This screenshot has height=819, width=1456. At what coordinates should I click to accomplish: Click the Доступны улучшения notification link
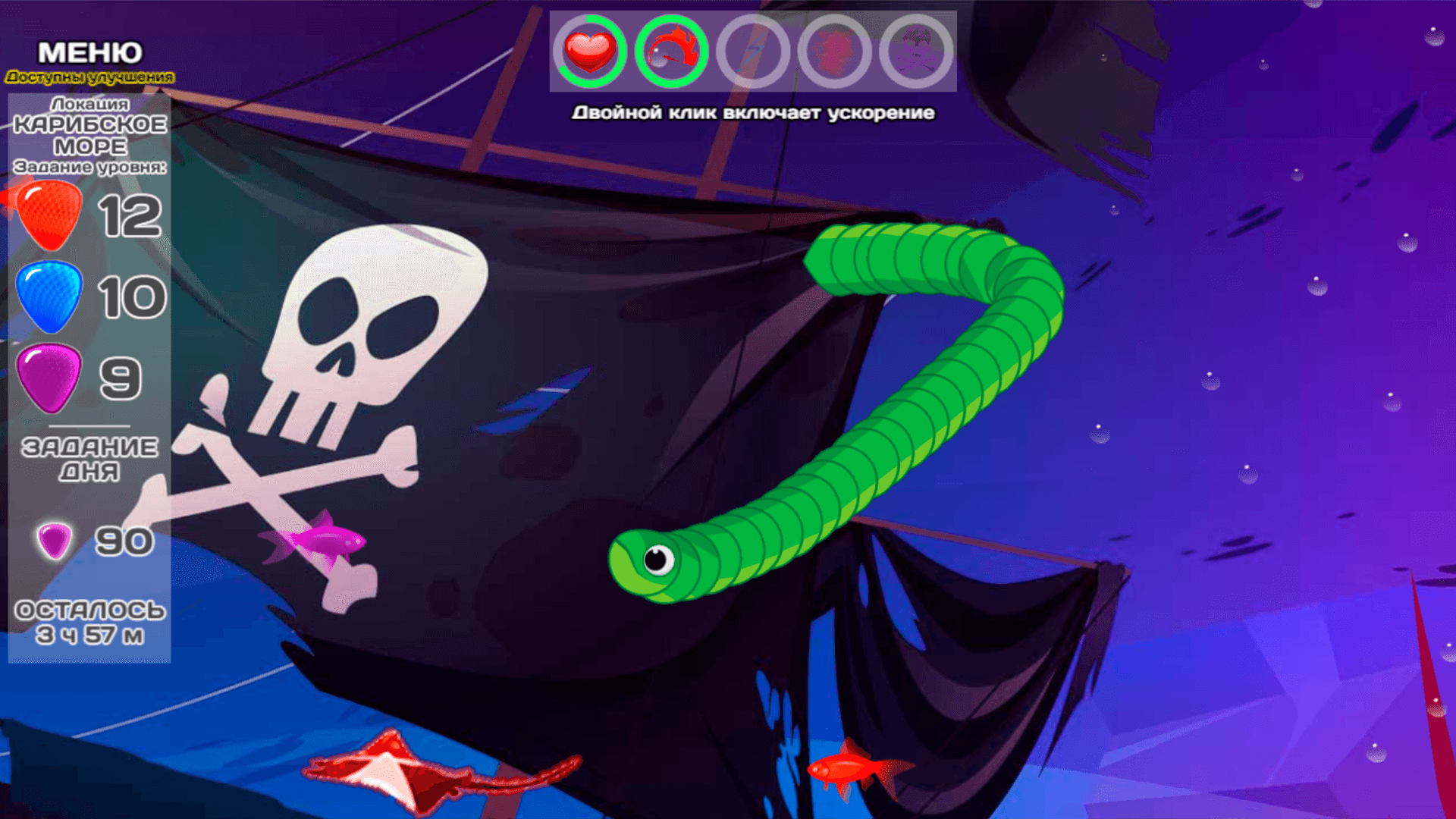pos(89,76)
